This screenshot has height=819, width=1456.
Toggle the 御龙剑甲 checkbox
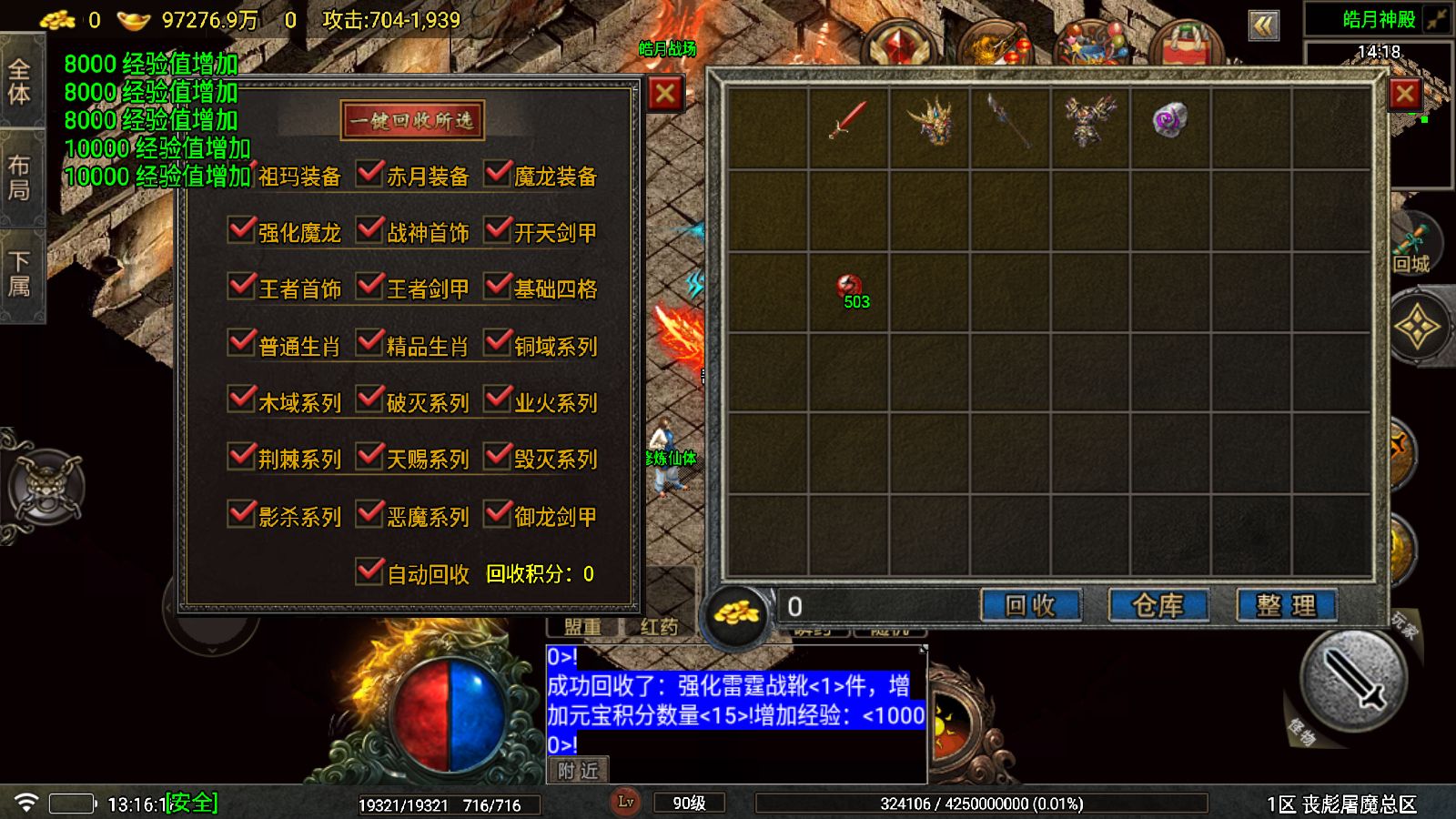(498, 514)
